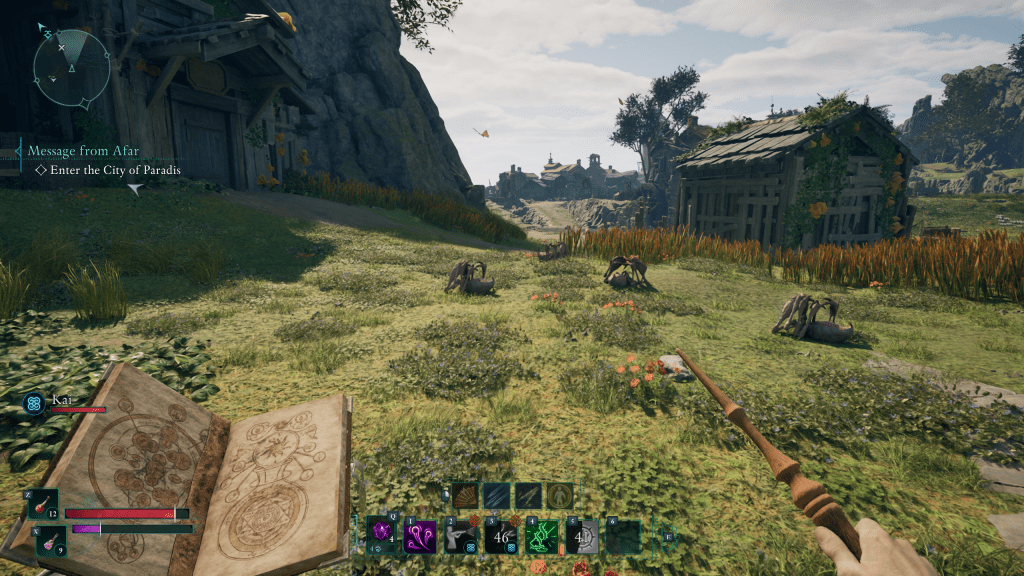The width and height of the screenshot is (1024, 576).
Task: Select the circled human figure icon
Action: click(559, 495)
